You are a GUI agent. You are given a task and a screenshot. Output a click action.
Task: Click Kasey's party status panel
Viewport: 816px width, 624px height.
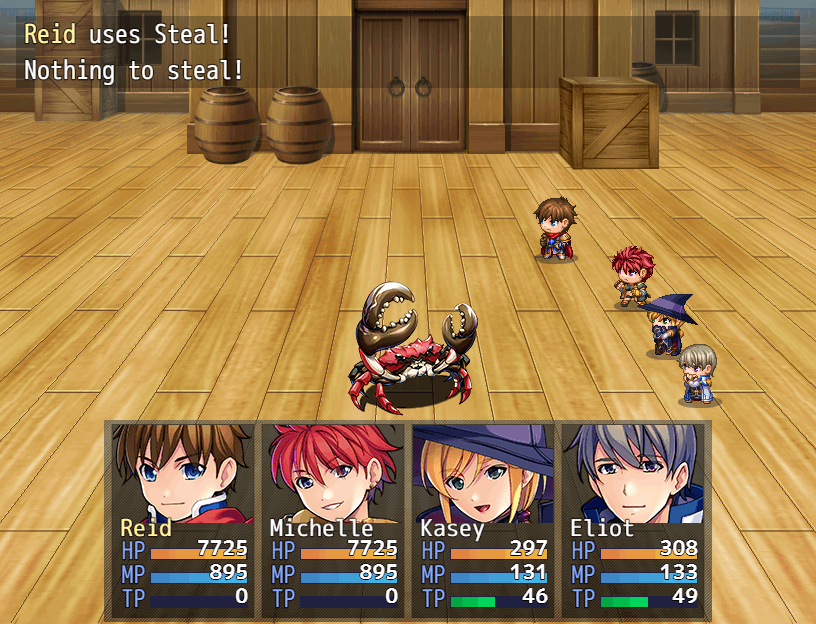[483, 518]
